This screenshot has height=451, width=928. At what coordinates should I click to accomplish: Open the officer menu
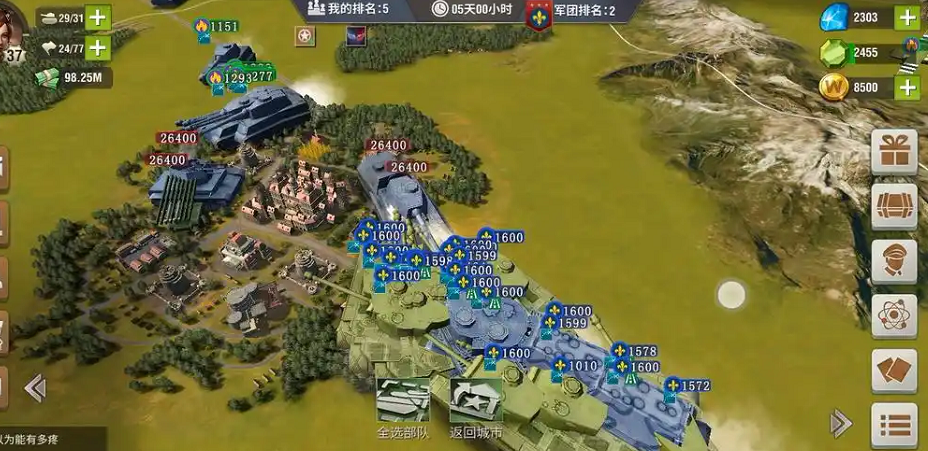pyautogui.click(x=894, y=262)
